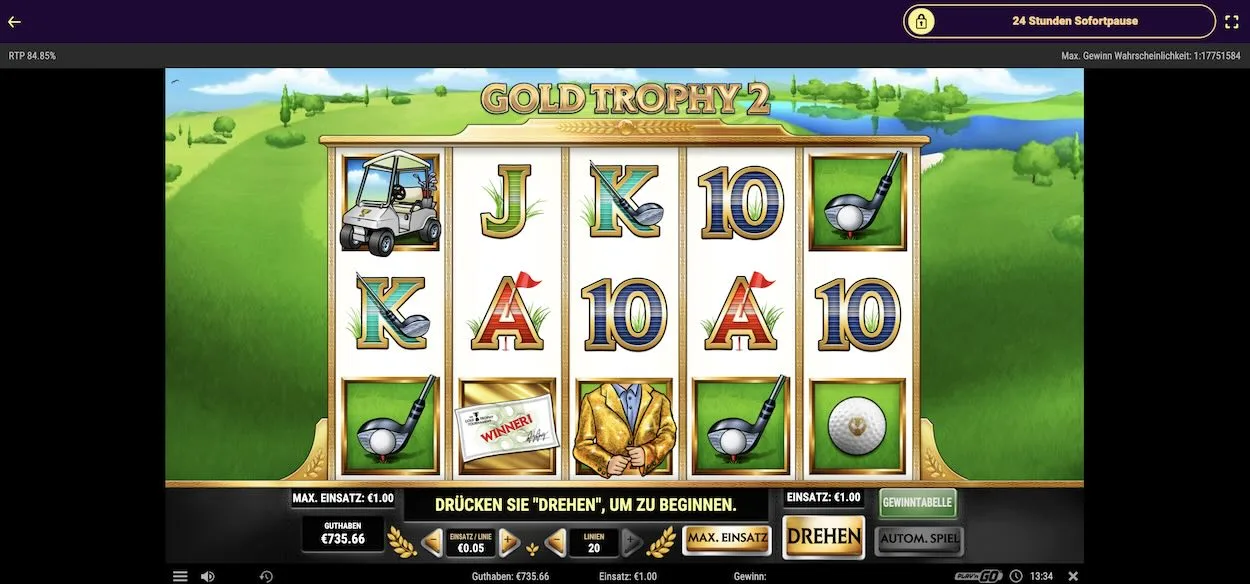Spin the reels with DREHEN

(823, 537)
